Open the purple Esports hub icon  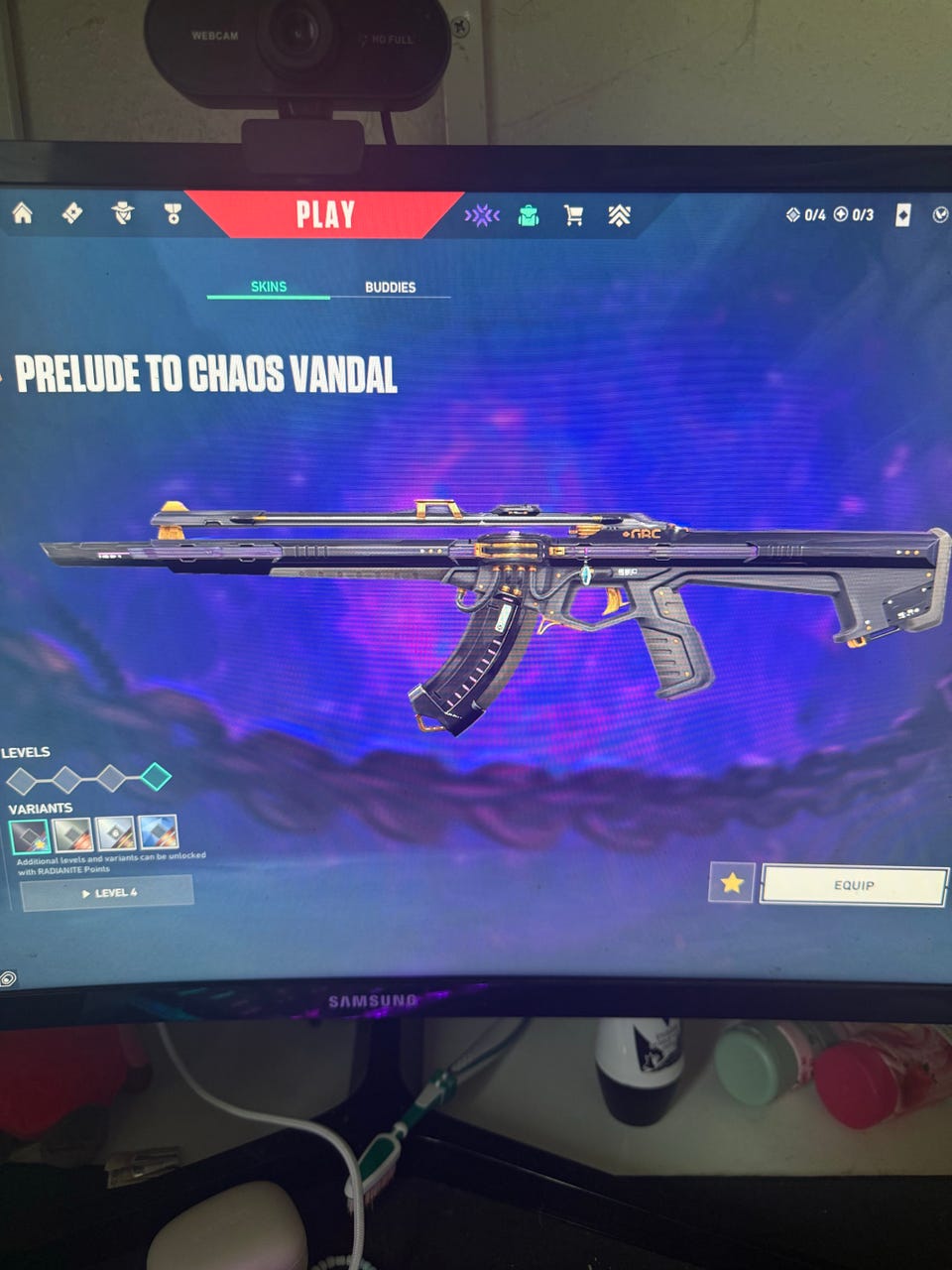(482, 215)
